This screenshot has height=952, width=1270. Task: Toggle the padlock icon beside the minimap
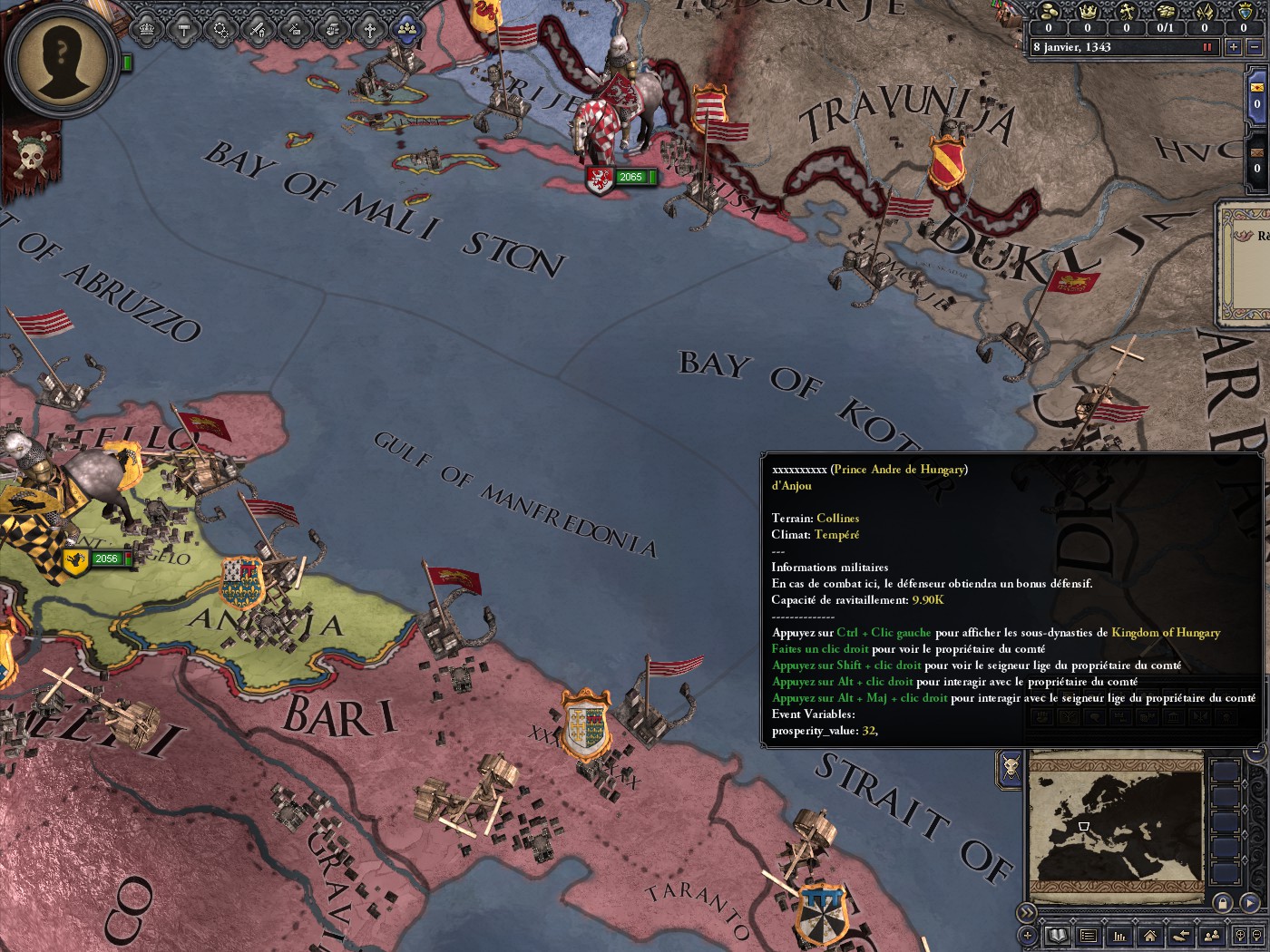click(1224, 902)
